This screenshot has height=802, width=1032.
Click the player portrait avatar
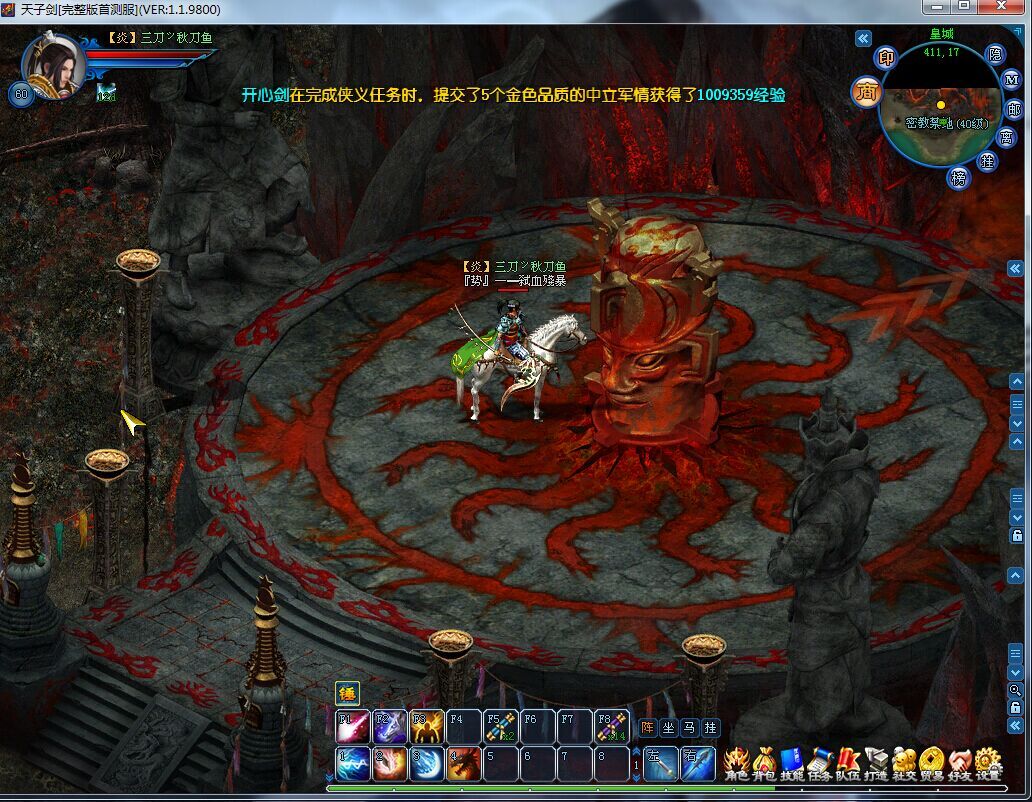click(55, 64)
